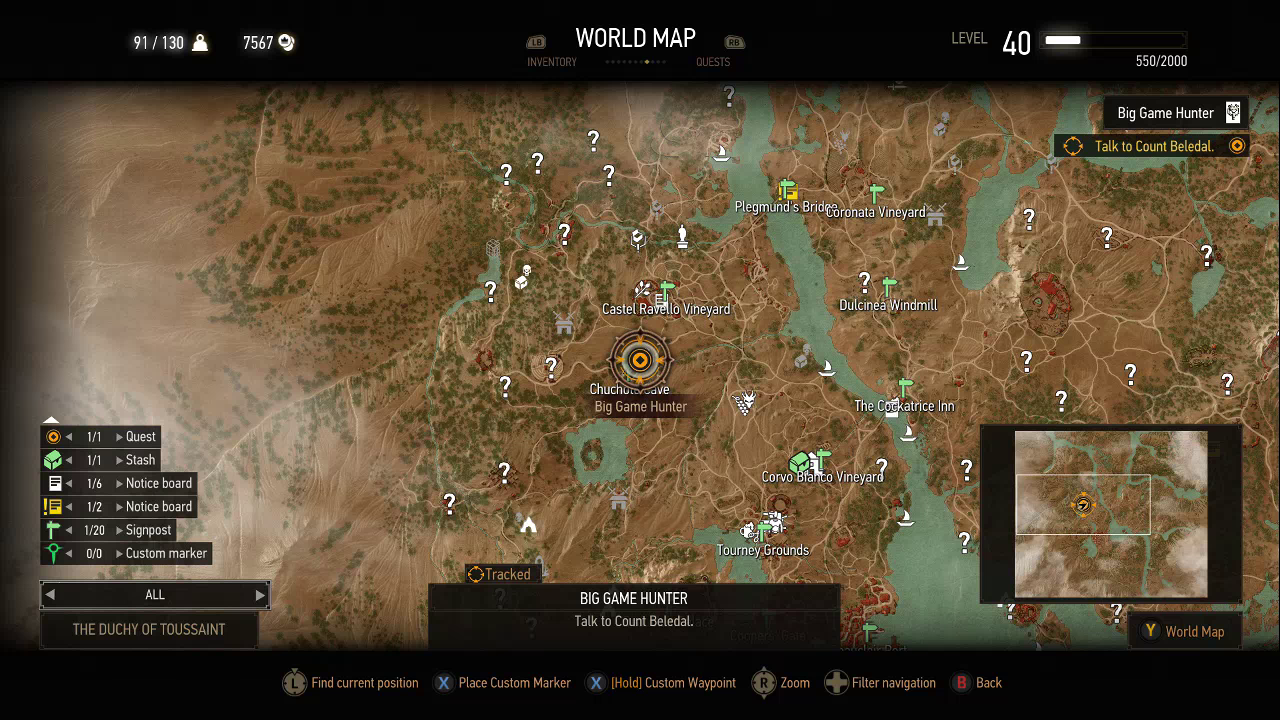This screenshot has width=1280, height=720.
Task: Select Dulcinea Windmill signpost marker
Action: tap(889, 286)
